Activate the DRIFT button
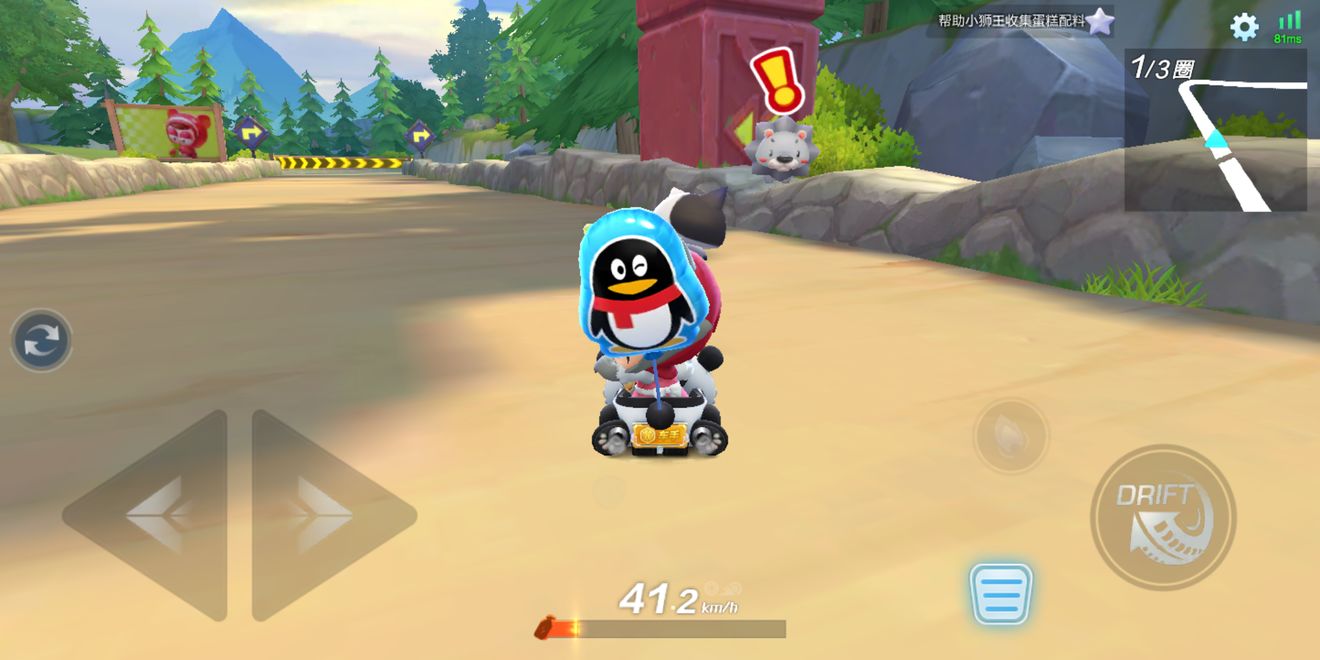1320x660 pixels. [x=1163, y=518]
